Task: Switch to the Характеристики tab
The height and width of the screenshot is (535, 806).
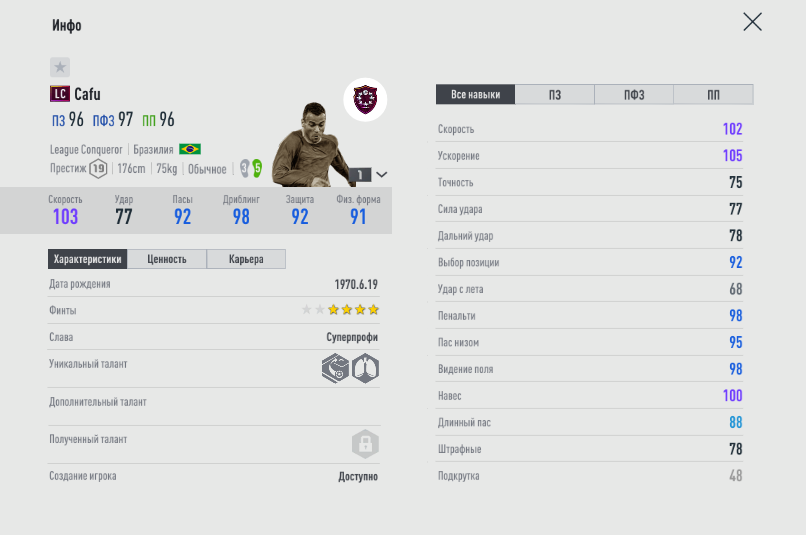Action: pos(88,259)
